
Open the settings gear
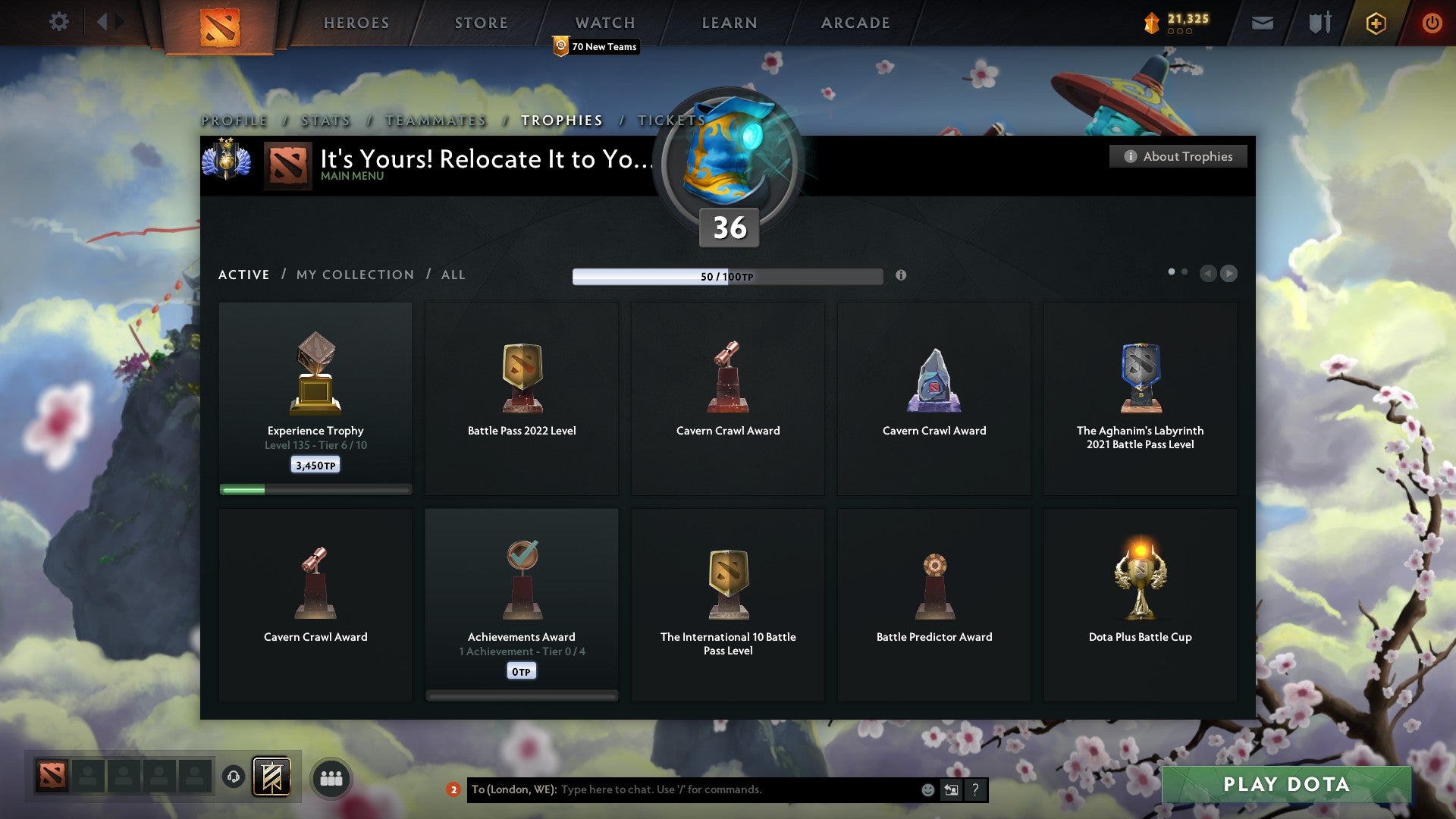click(x=58, y=21)
